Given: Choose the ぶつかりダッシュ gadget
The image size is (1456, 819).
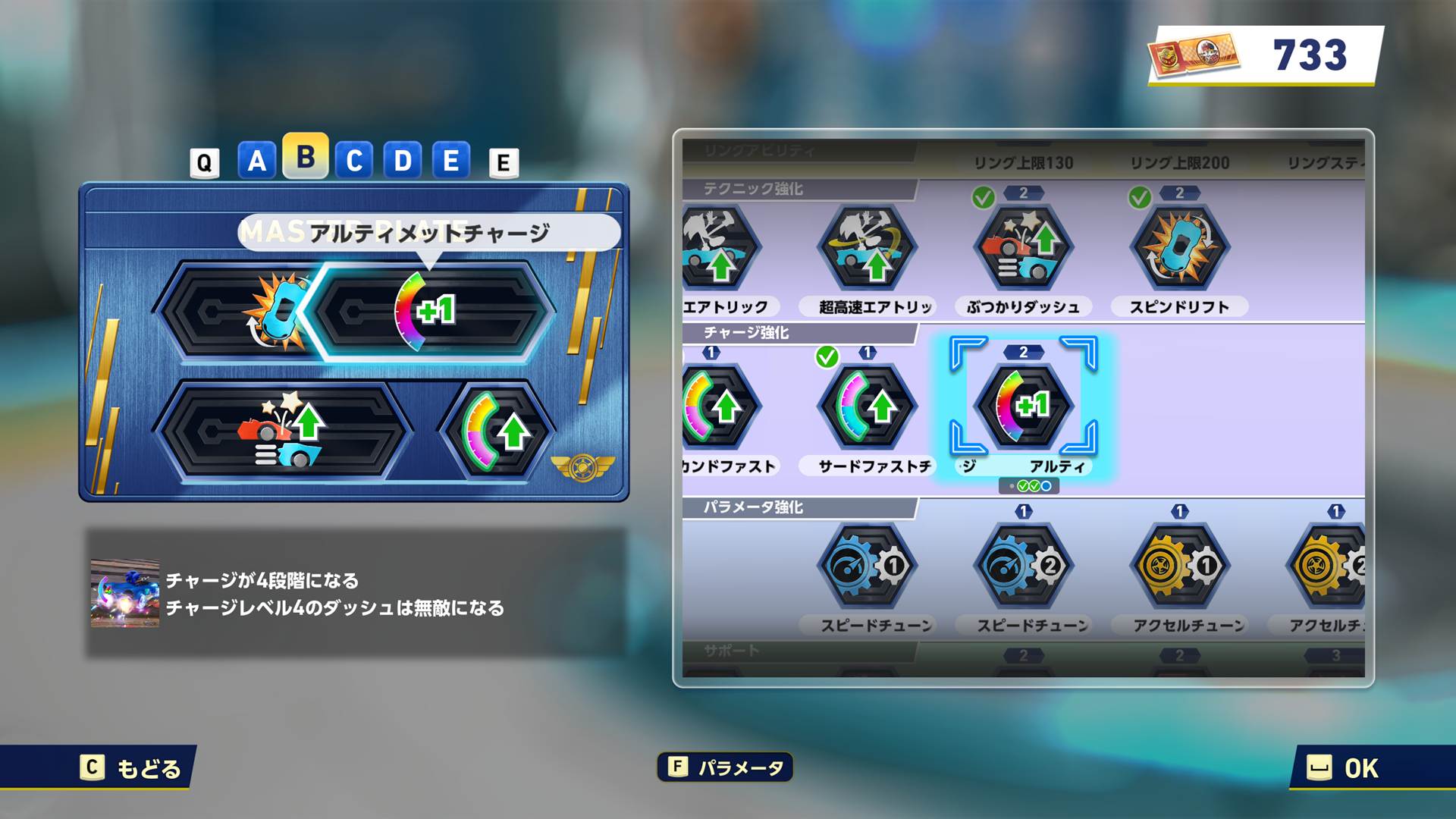Looking at the screenshot, I should (x=1023, y=249).
